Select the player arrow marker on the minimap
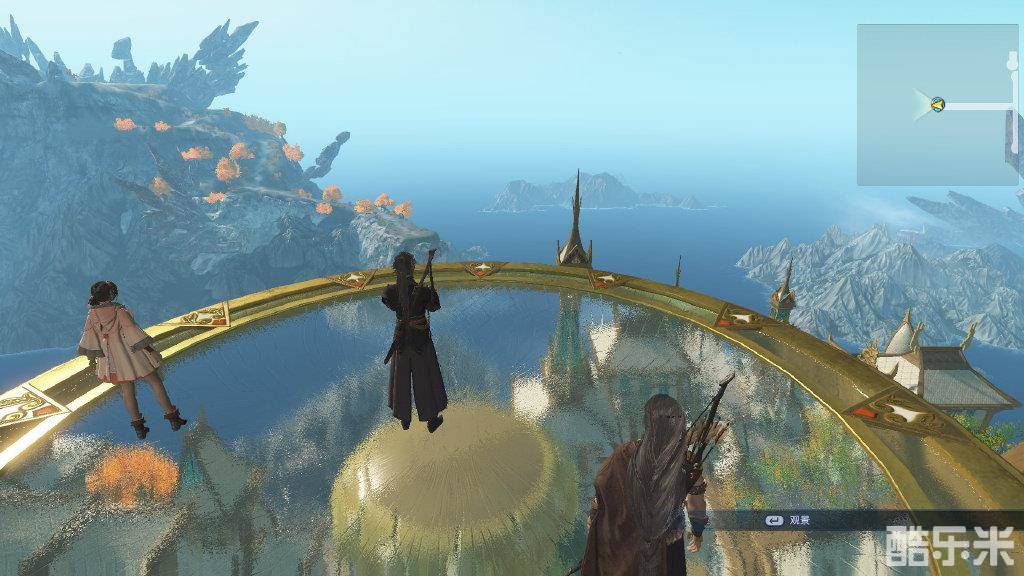1024x576 pixels. click(937, 104)
